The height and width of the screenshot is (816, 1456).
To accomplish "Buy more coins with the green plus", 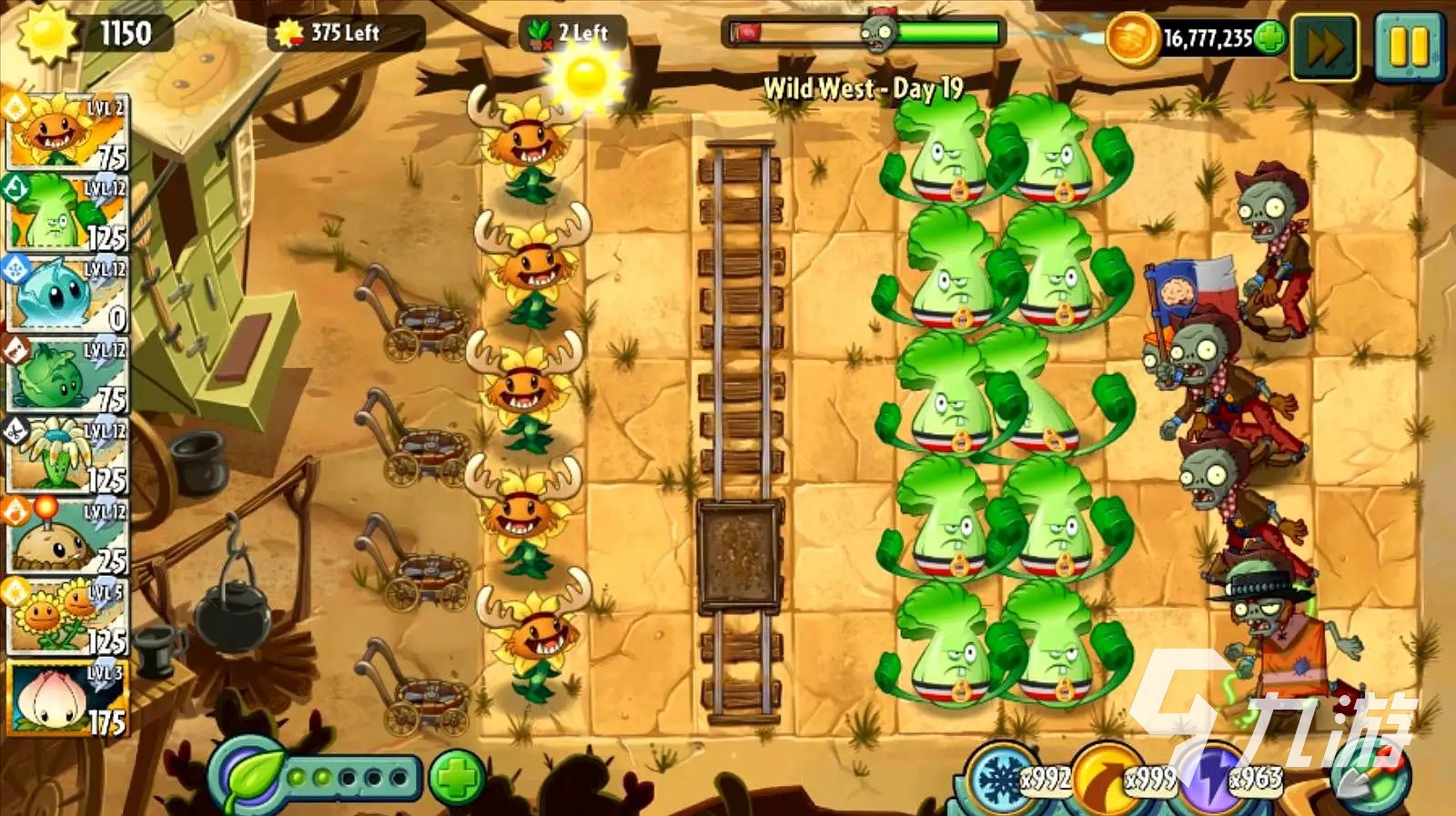I will pyautogui.click(x=1270, y=38).
